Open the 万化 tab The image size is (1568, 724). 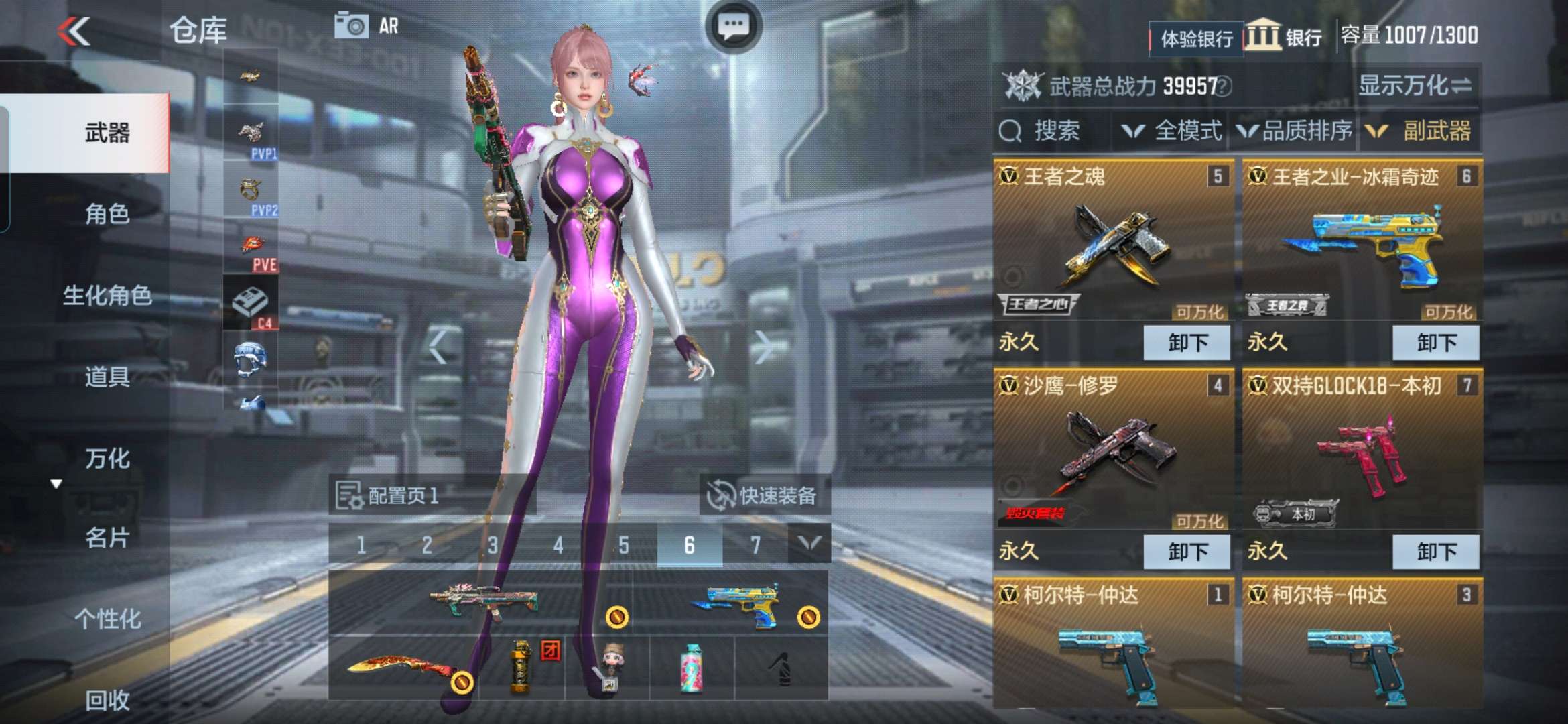coord(107,459)
